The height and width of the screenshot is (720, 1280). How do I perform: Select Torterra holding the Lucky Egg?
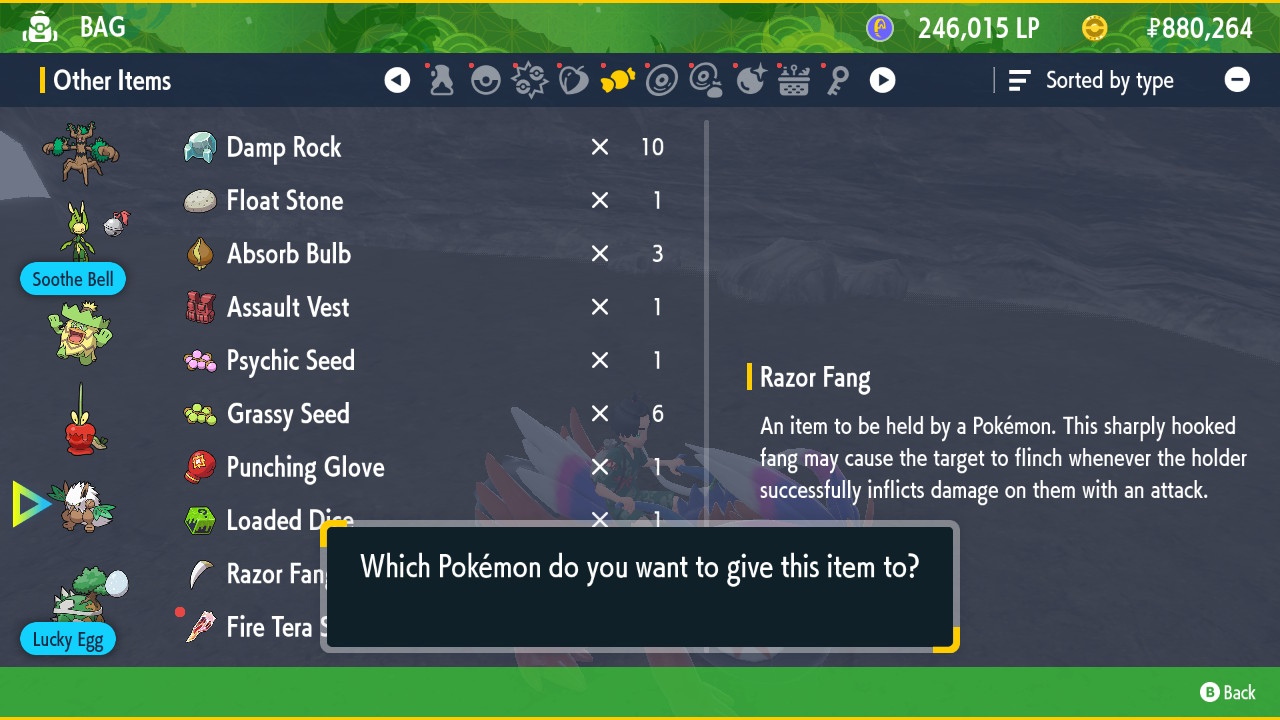pos(85,595)
